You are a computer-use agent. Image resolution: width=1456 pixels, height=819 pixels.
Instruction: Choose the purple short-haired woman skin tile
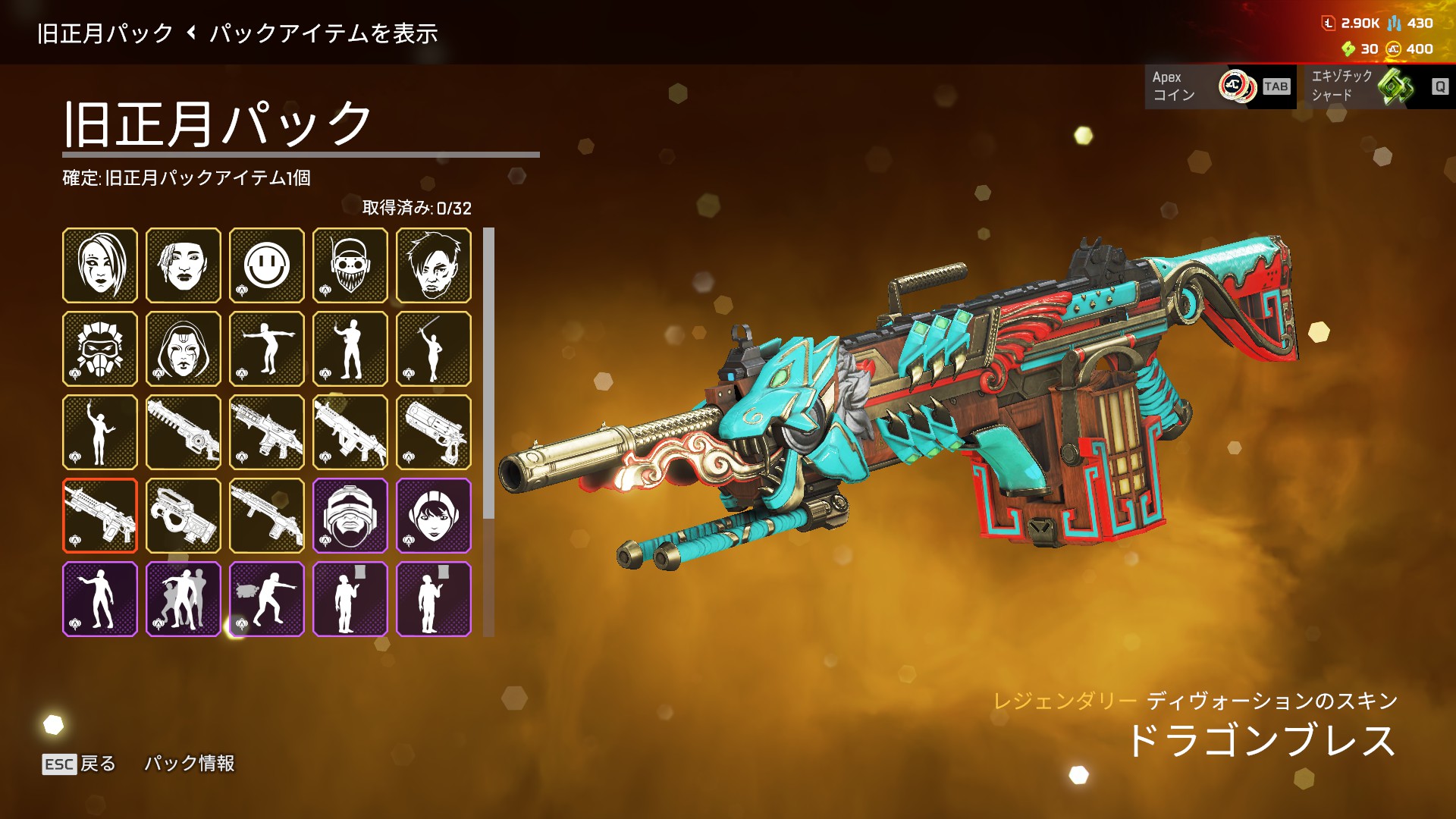434,516
